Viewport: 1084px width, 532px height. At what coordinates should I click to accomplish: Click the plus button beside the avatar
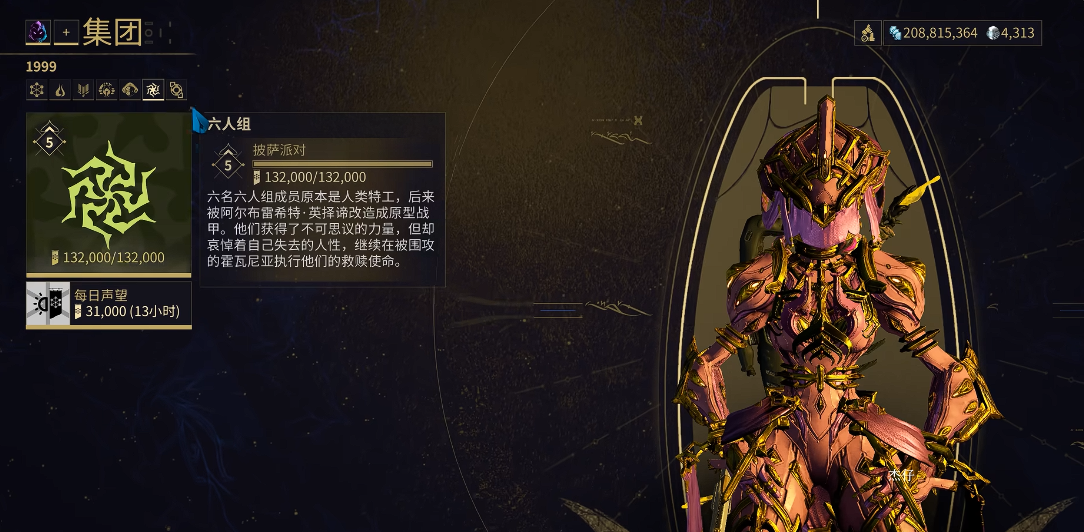pos(66,33)
